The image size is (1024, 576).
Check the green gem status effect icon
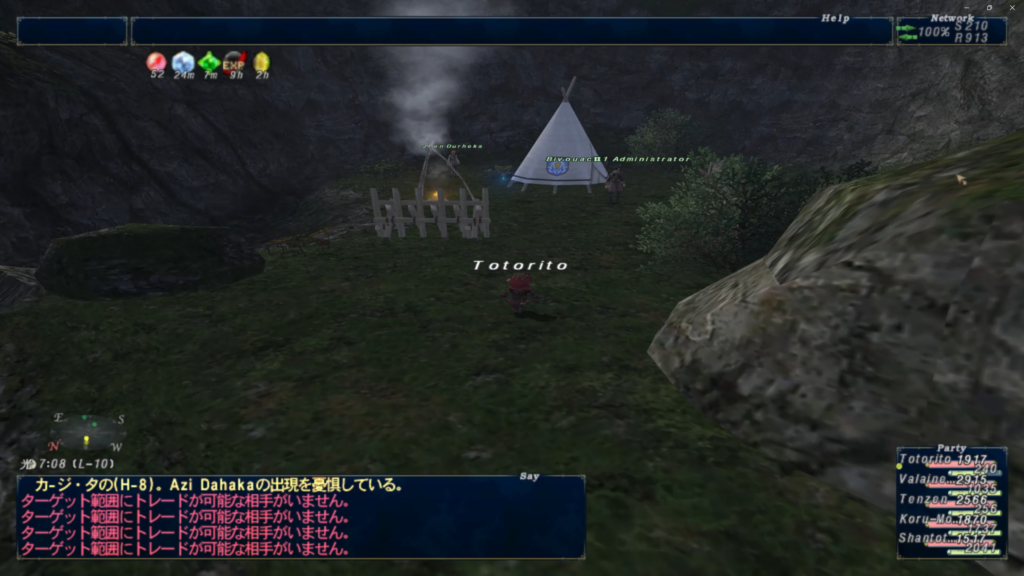pyautogui.click(x=208, y=63)
